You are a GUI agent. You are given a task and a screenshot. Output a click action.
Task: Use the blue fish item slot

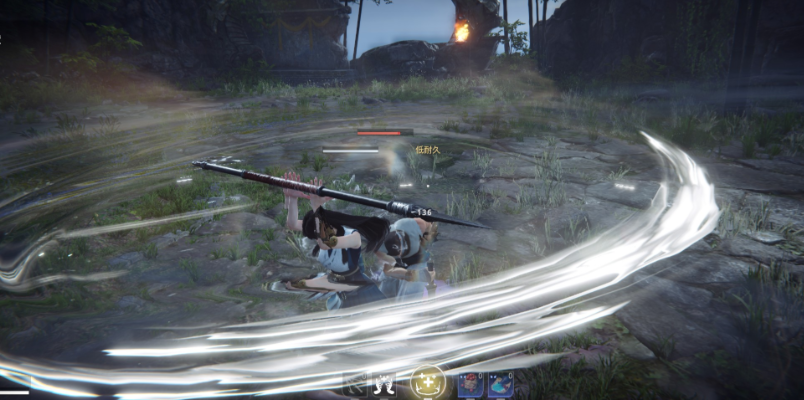click(x=500, y=384)
